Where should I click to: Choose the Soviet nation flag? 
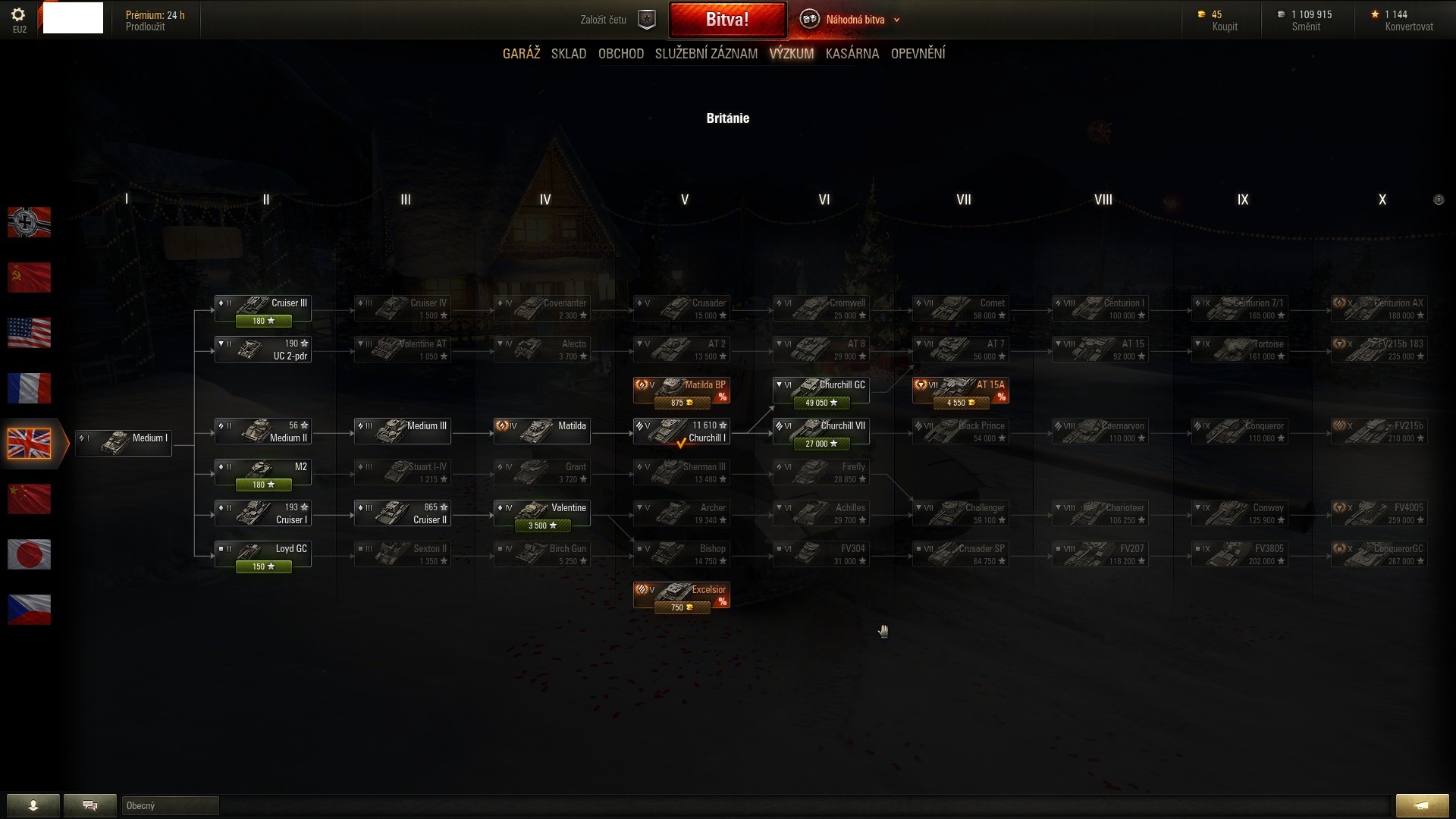[x=30, y=278]
